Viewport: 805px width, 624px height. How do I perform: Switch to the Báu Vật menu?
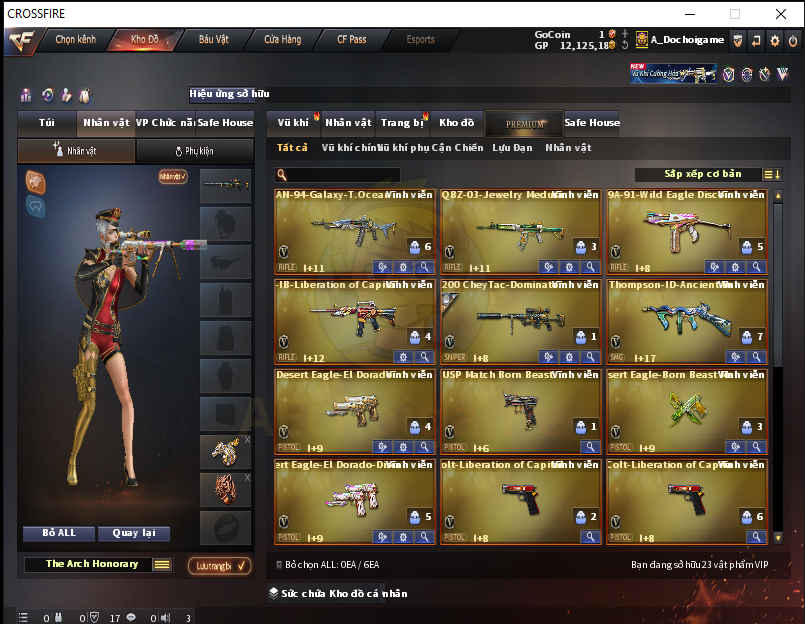tap(214, 40)
